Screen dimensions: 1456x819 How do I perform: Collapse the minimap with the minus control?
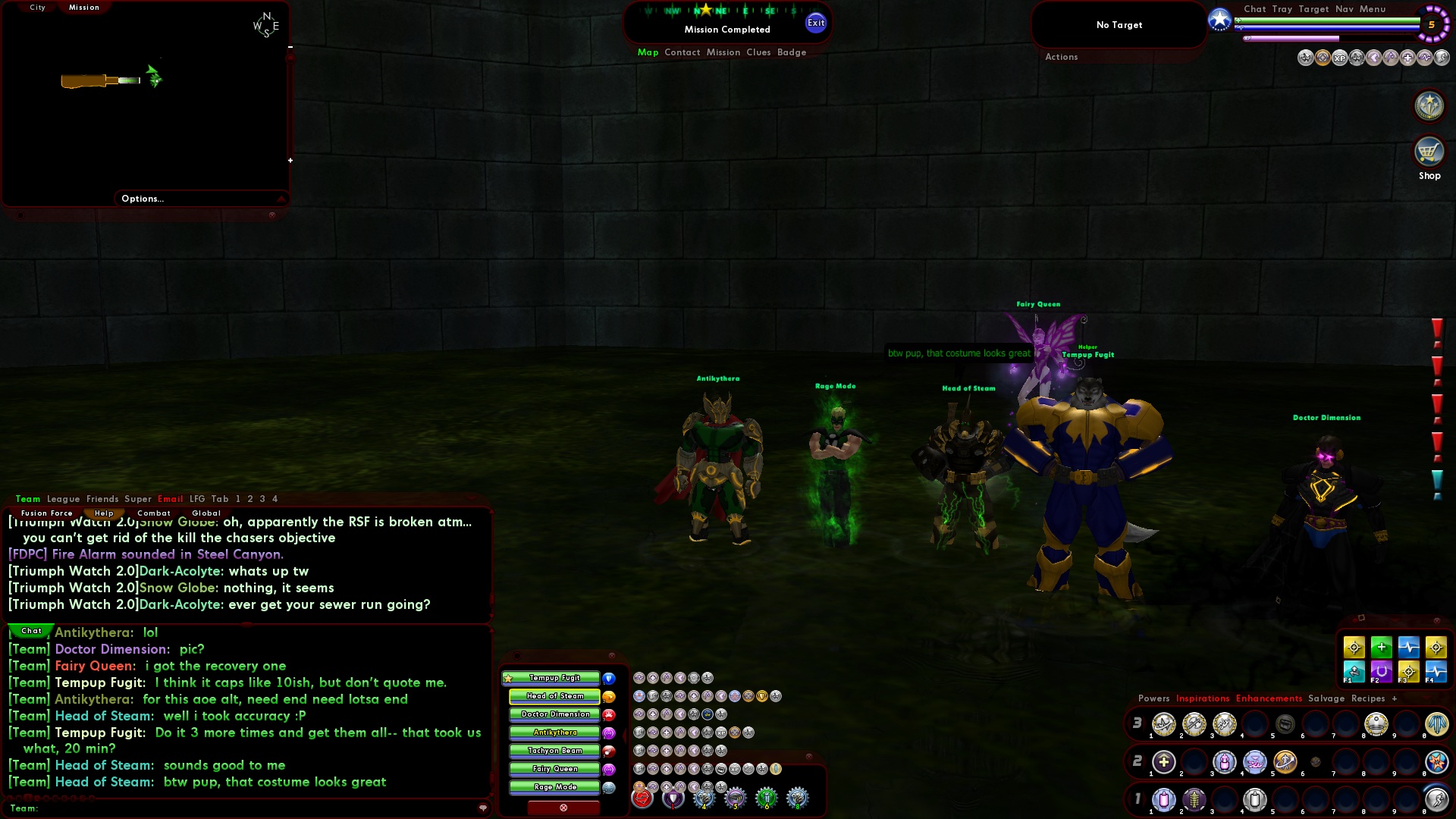click(289, 45)
